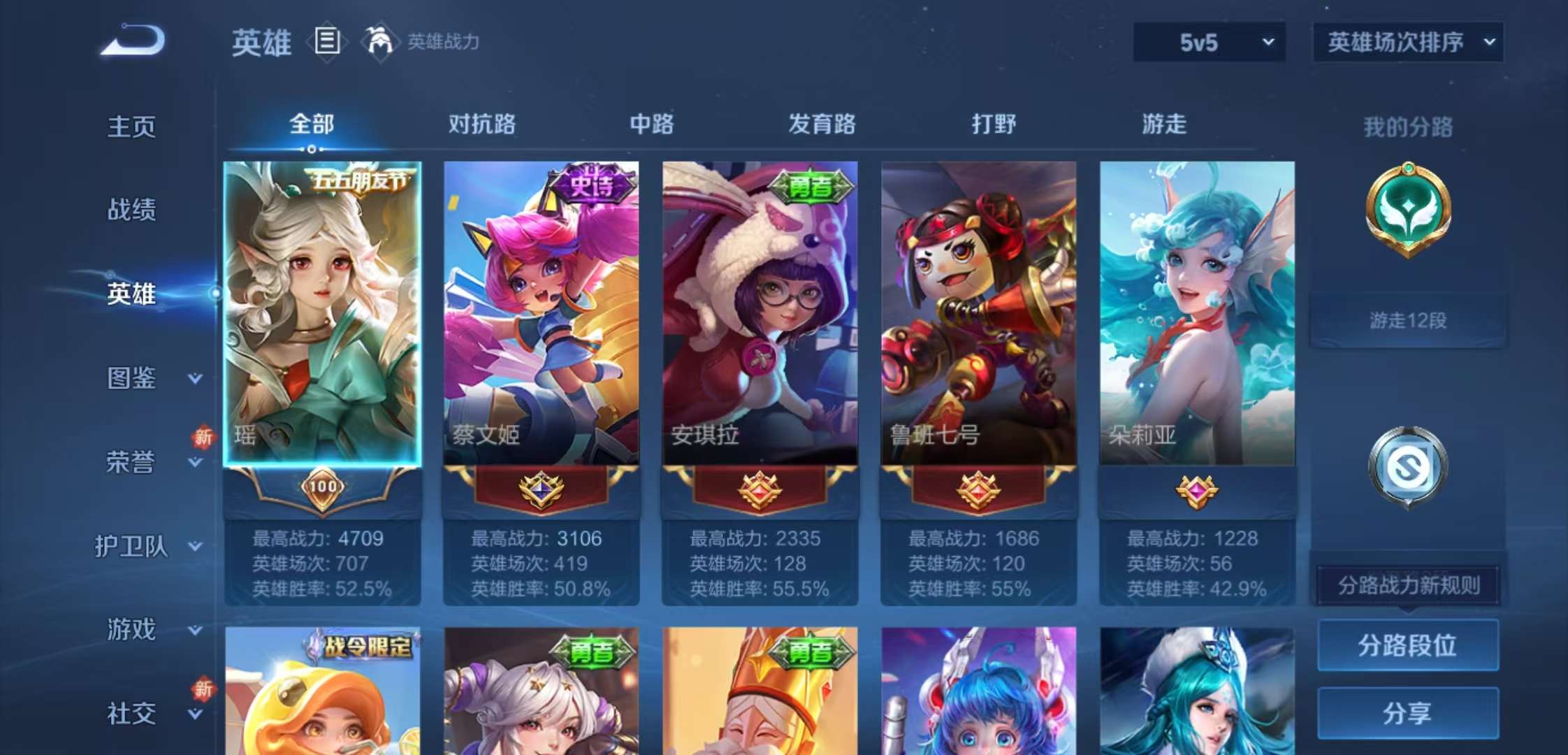The height and width of the screenshot is (755, 1568).
Task: Expand the 护卫队 sidebar menu
Action: tap(147, 546)
